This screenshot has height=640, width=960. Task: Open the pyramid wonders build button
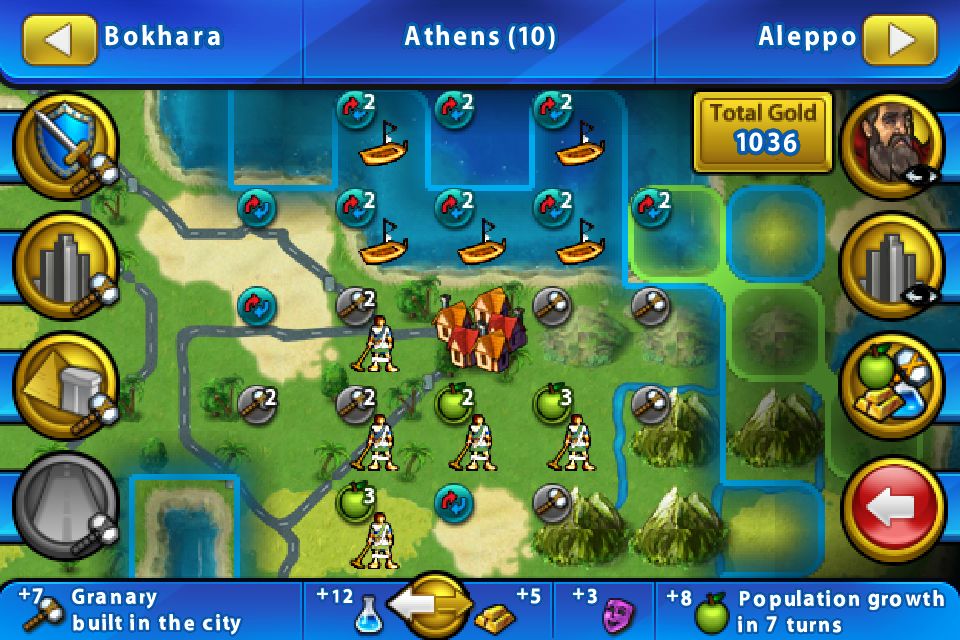(66, 388)
